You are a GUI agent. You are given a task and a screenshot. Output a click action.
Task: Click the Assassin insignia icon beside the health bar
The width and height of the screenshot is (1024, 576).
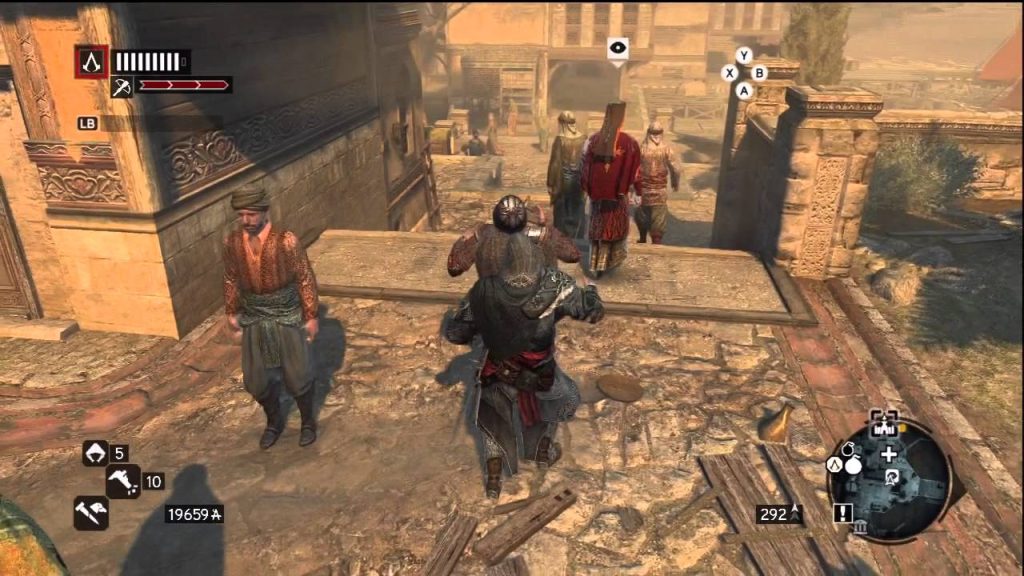[91, 62]
